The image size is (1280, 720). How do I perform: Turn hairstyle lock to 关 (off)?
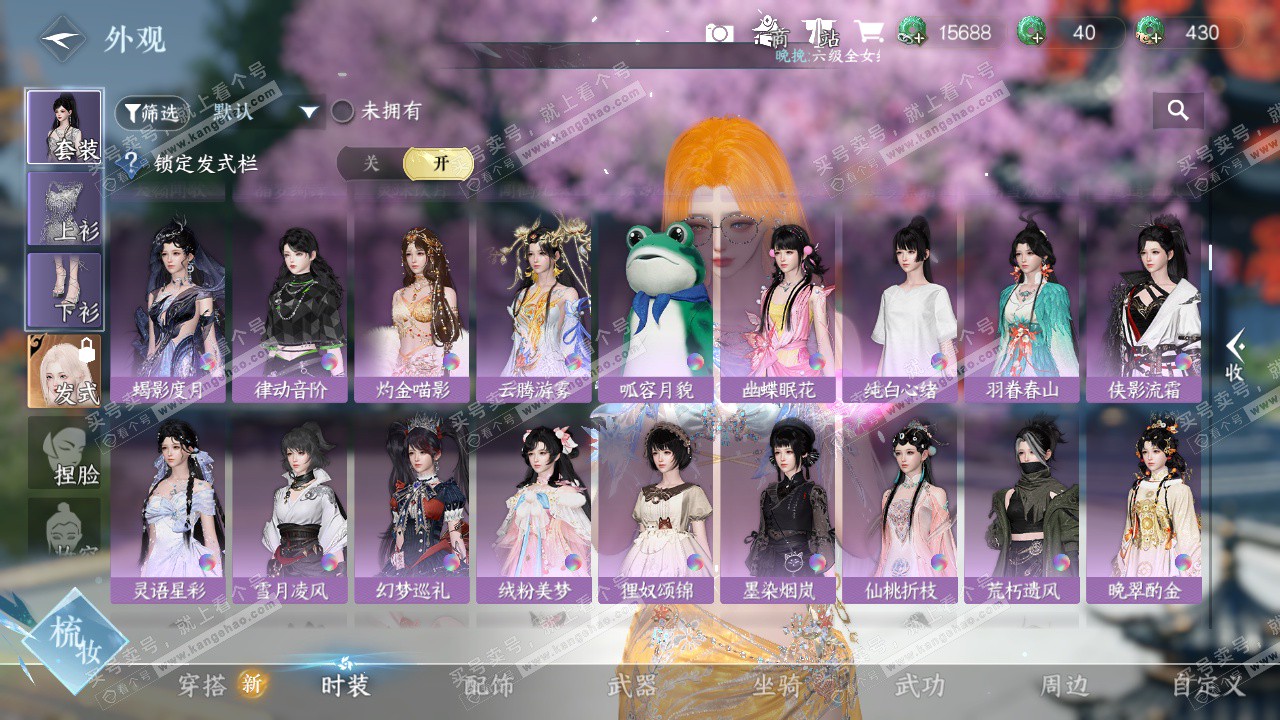[x=371, y=164]
